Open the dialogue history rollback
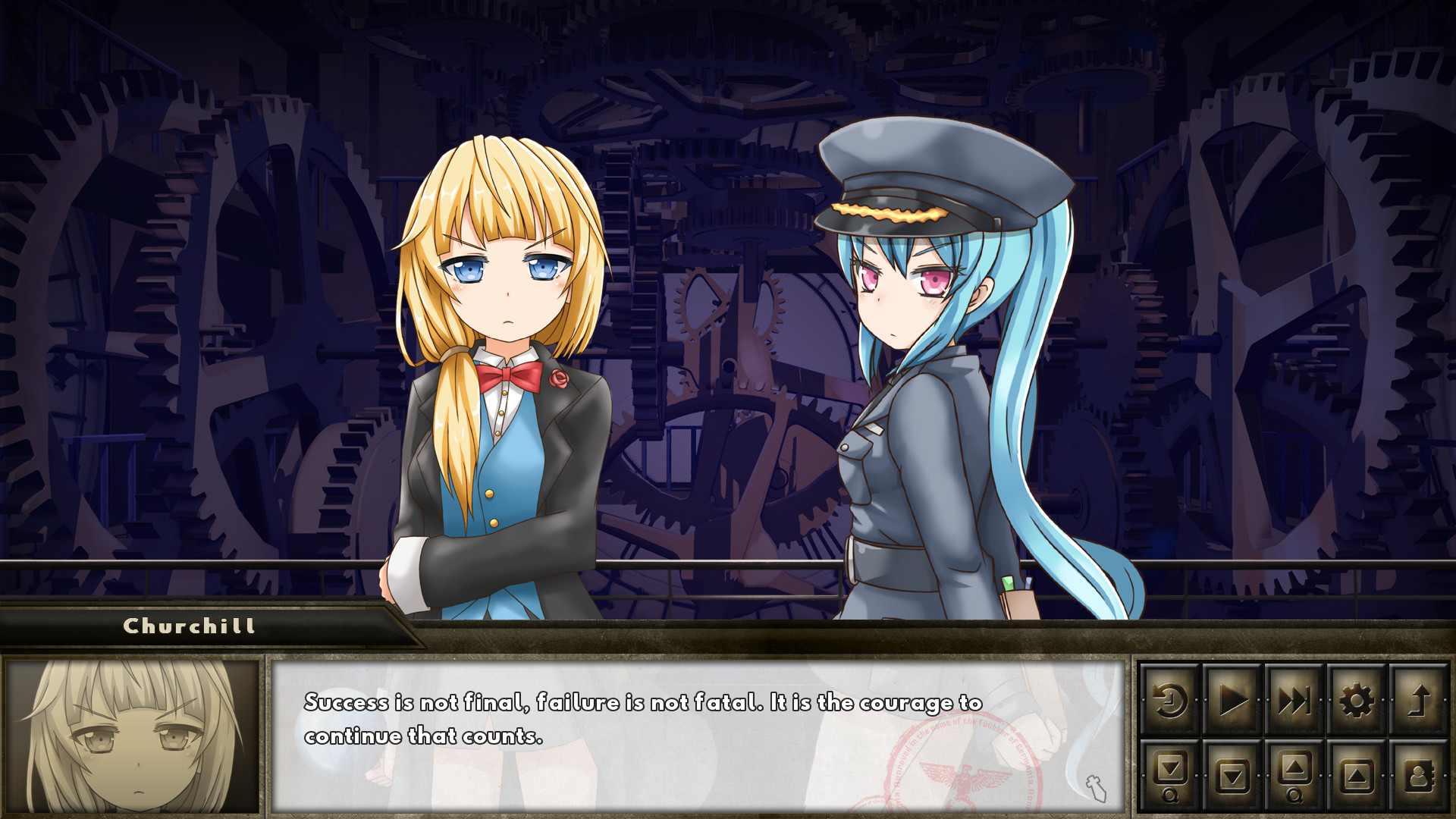This screenshot has height=819, width=1456. 1171,699
